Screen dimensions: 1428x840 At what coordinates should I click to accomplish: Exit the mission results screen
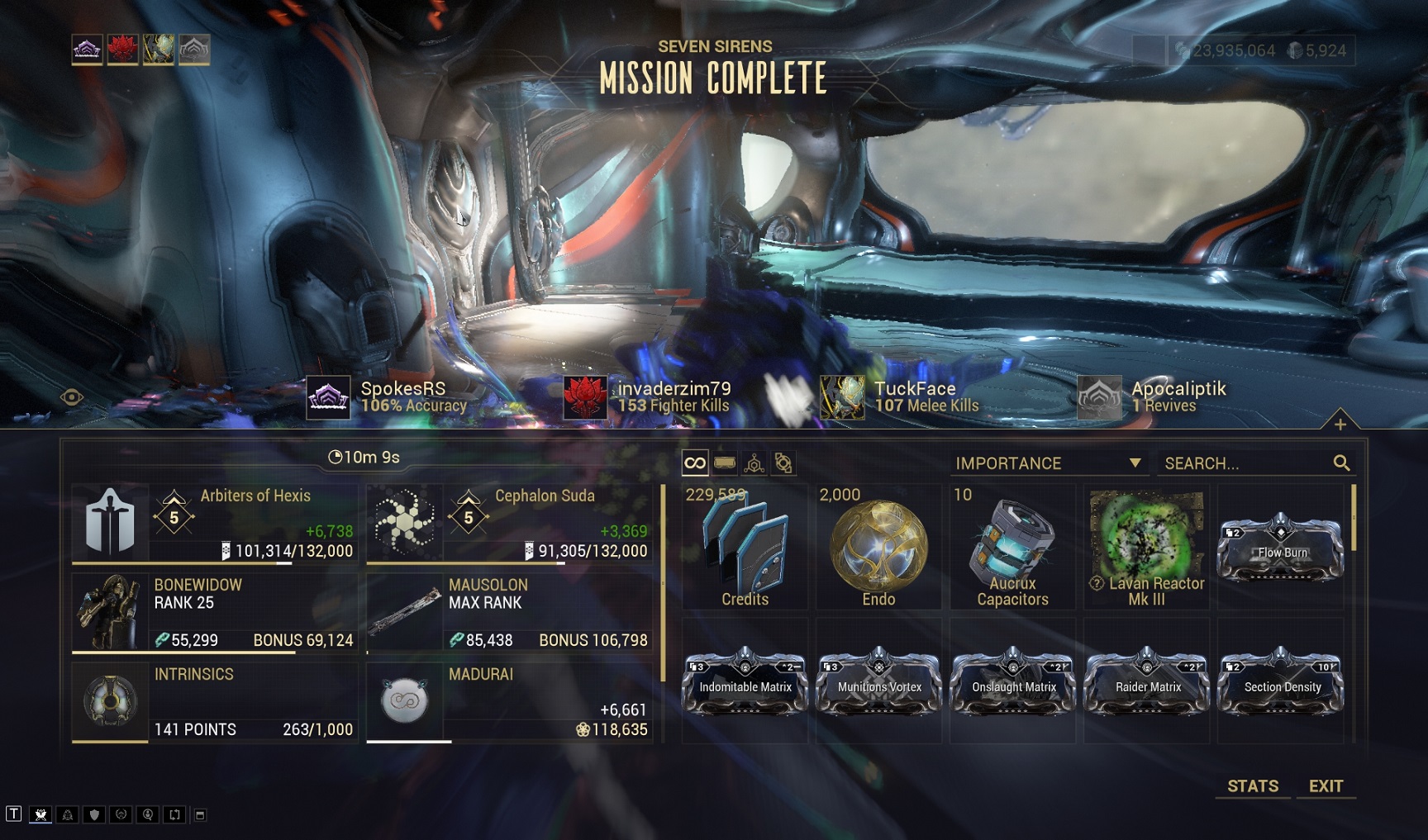coord(1326,786)
